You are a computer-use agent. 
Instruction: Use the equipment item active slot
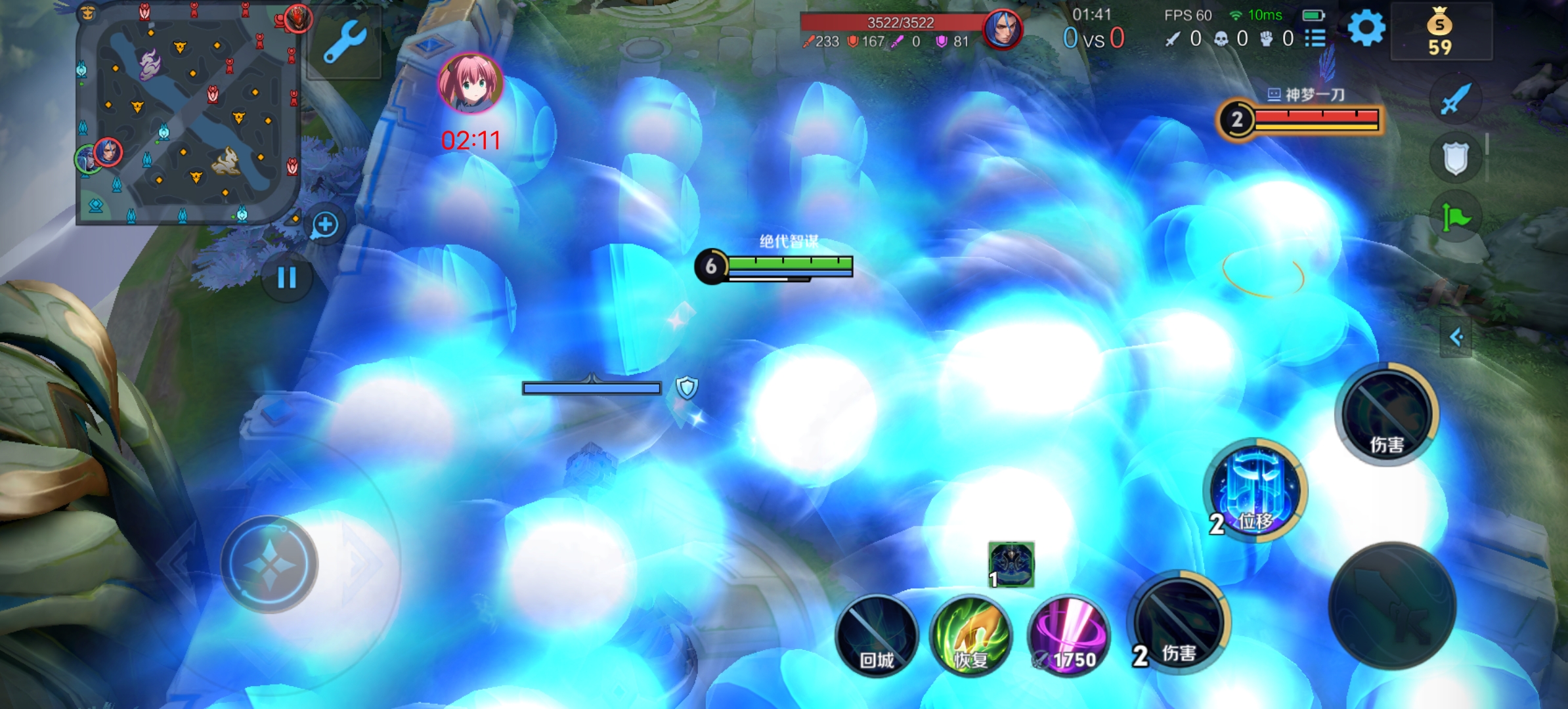coord(1011,564)
